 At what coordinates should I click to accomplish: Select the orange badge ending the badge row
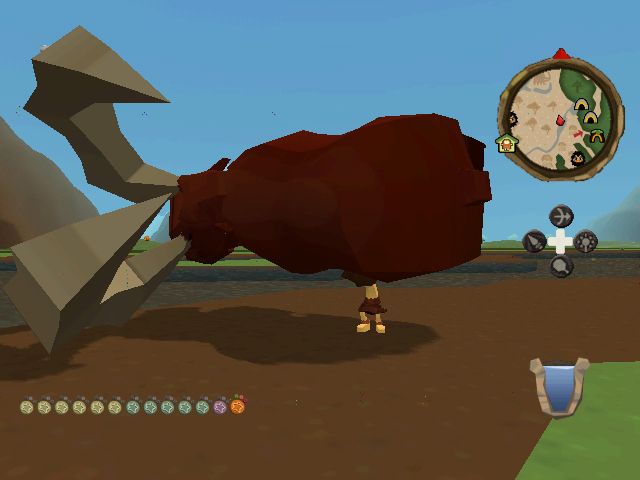237,406
